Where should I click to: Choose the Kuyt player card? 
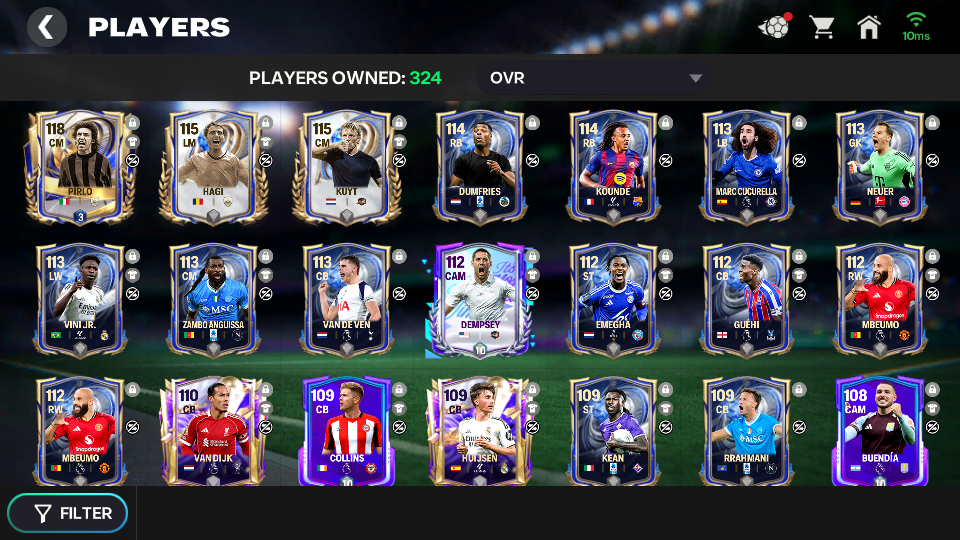pyautogui.click(x=348, y=166)
